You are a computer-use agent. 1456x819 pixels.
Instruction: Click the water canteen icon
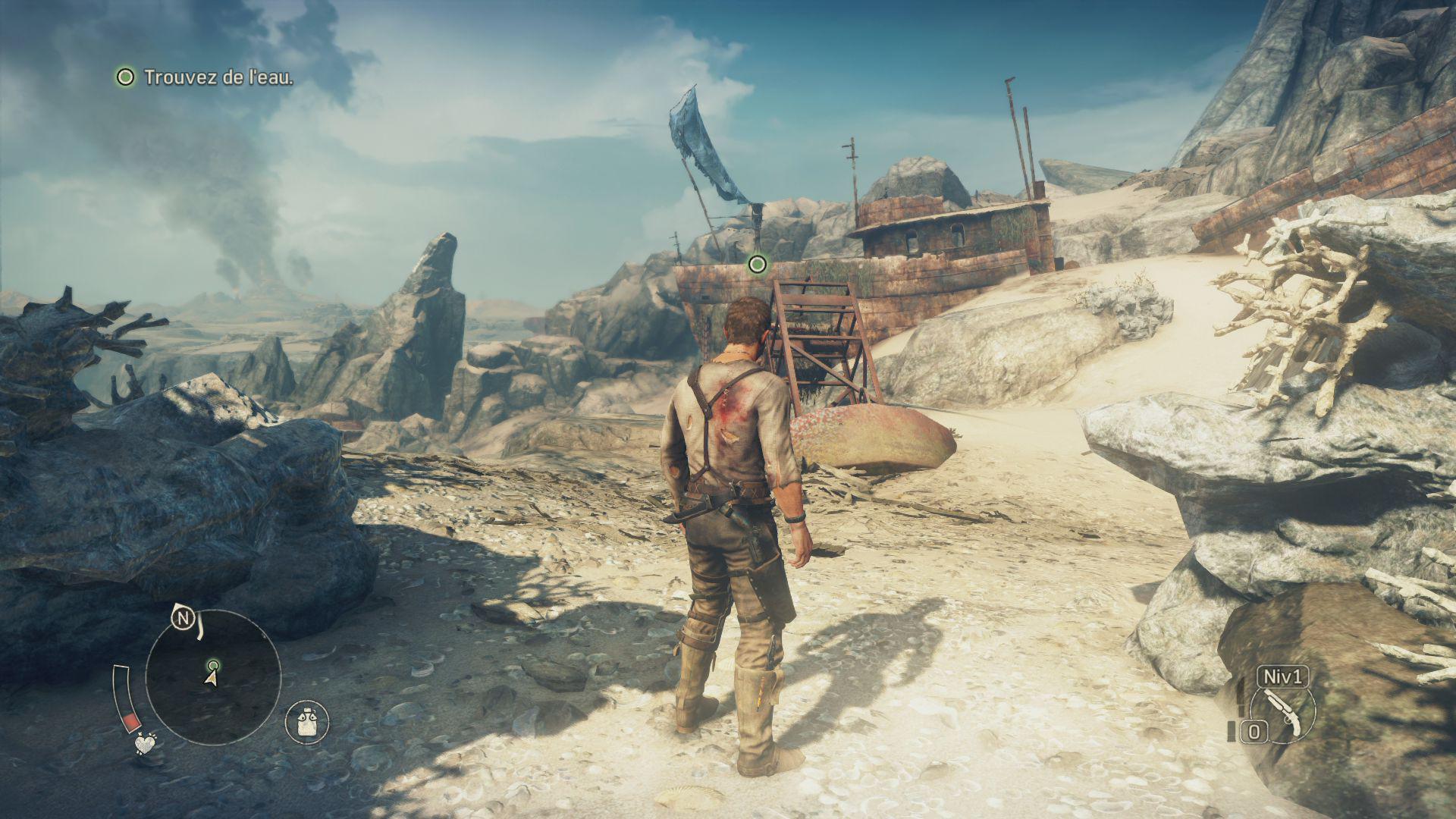(307, 721)
